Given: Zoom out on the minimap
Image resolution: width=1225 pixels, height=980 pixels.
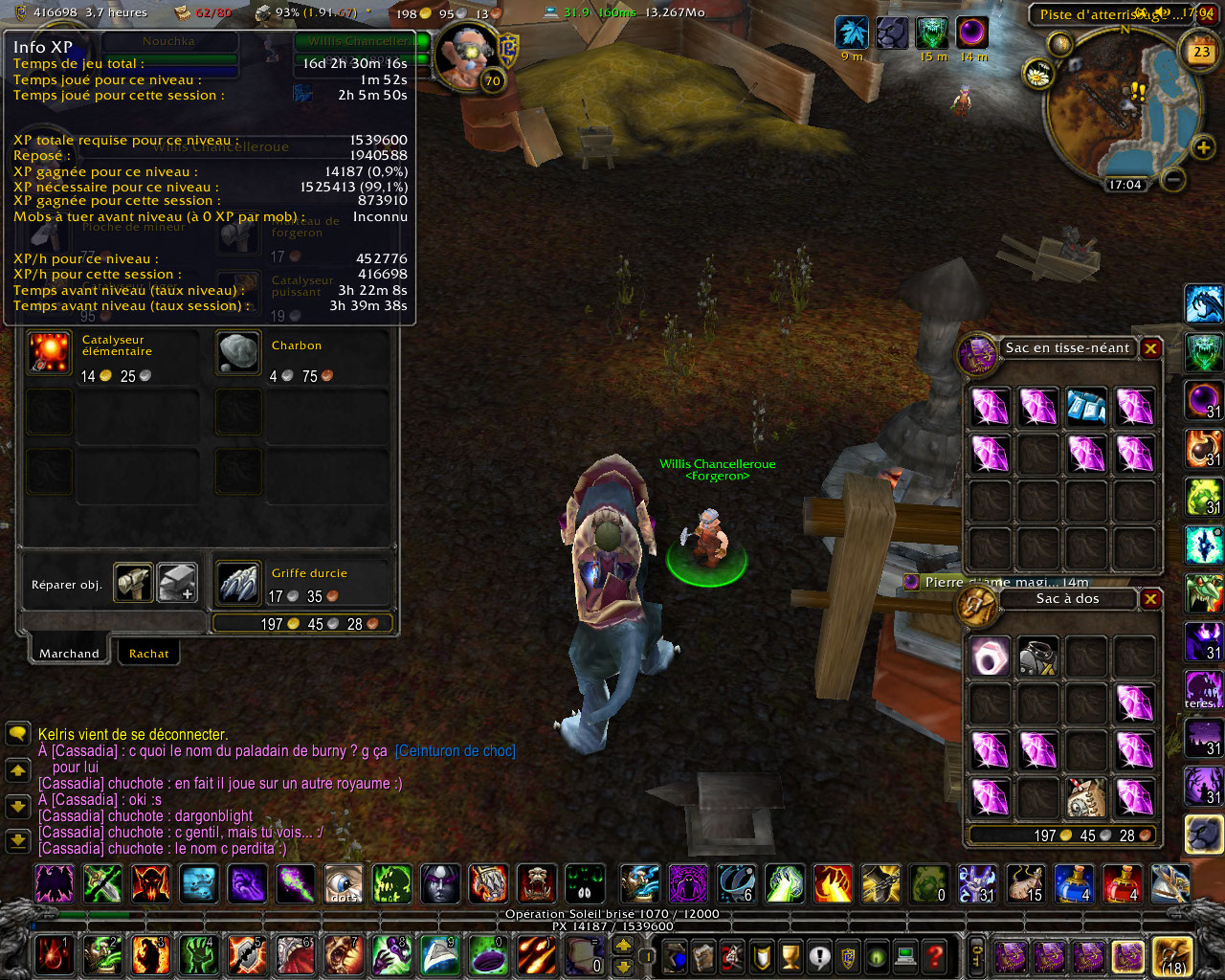Looking at the screenshot, I should [x=1174, y=179].
